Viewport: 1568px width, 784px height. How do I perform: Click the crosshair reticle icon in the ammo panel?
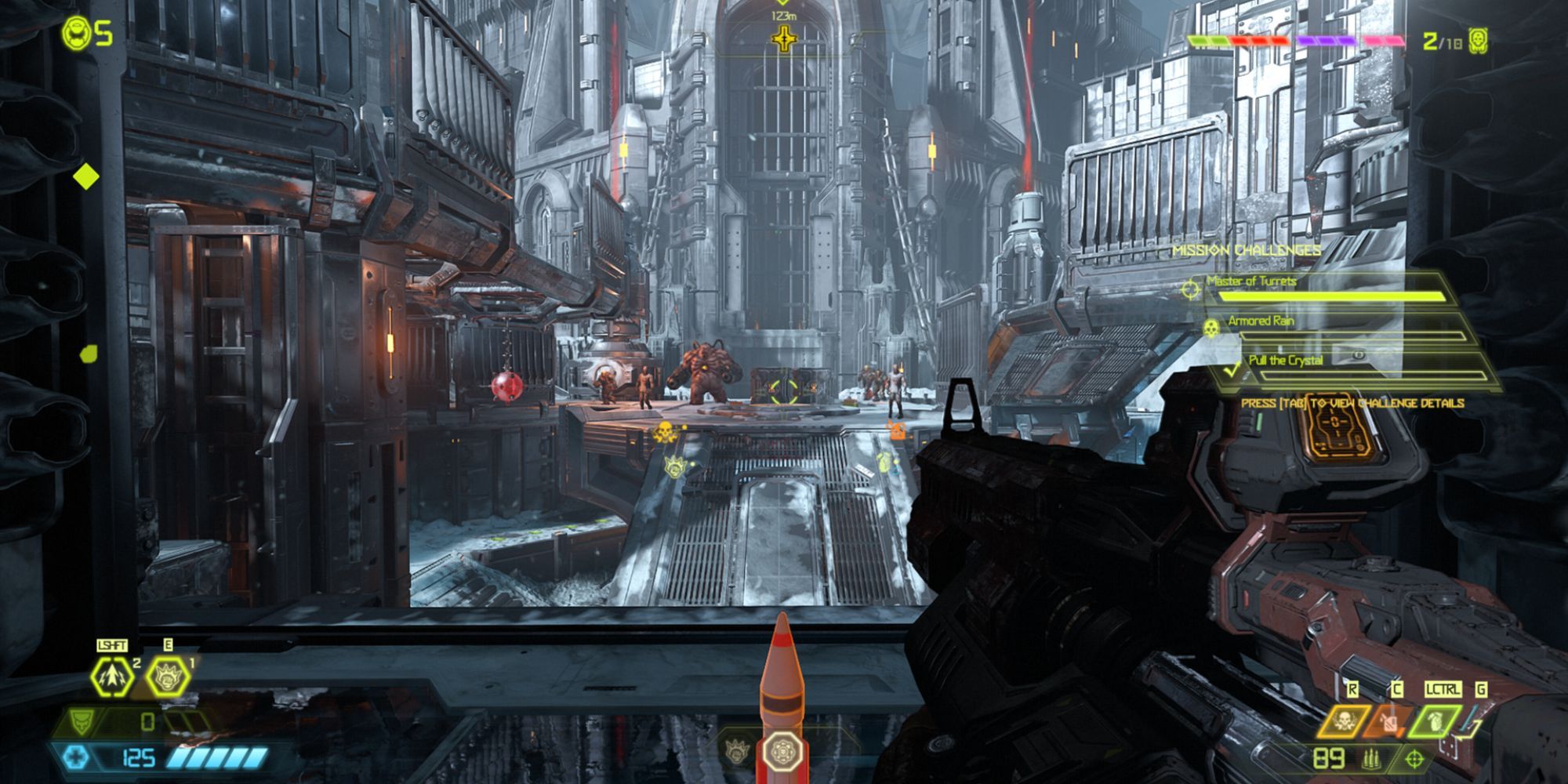click(1414, 760)
